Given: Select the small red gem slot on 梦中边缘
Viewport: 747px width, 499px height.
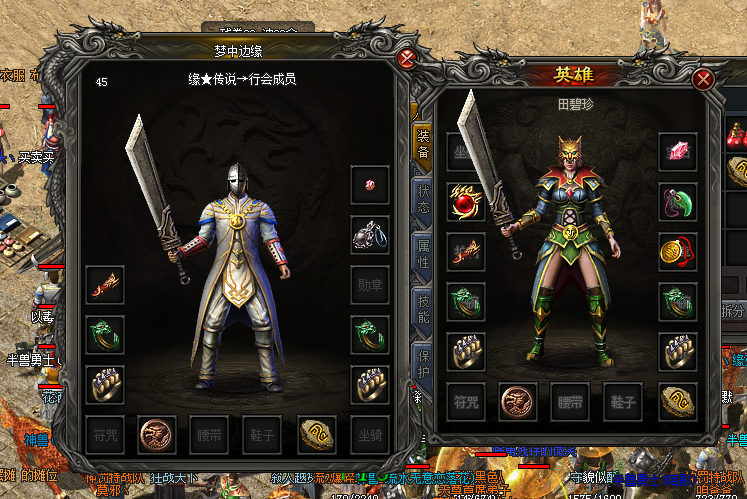Looking at the screenshot, I should pos(369,185).
